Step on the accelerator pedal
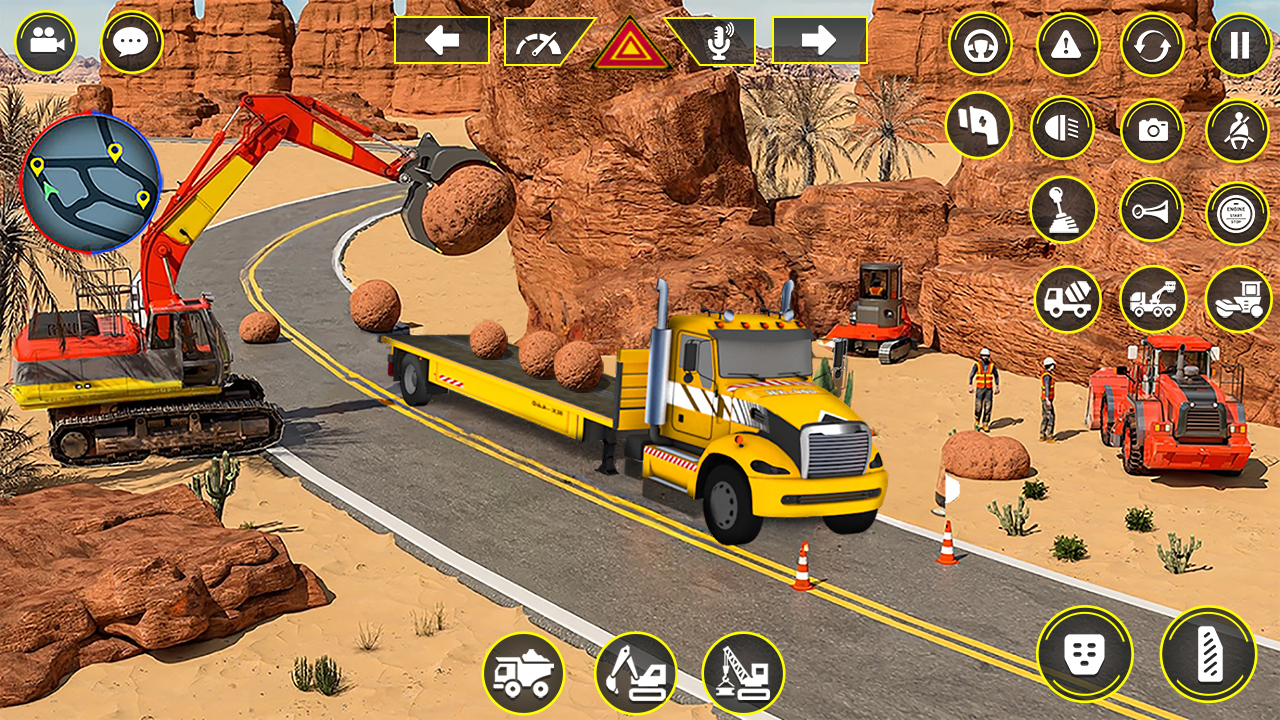1280x720 pixels. 1208,654
